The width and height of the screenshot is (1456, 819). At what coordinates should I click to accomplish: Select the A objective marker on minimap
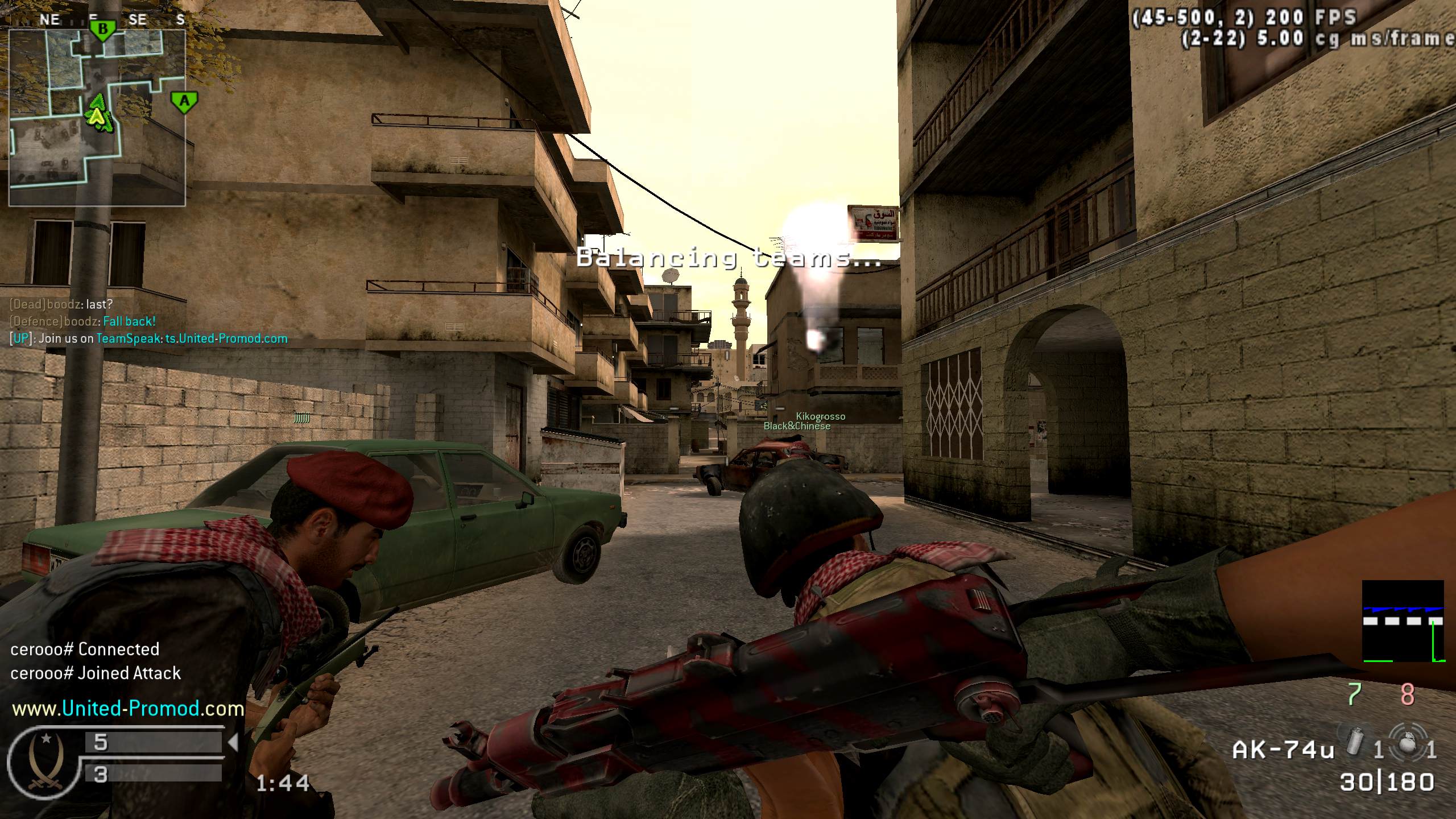pos(184,102)
